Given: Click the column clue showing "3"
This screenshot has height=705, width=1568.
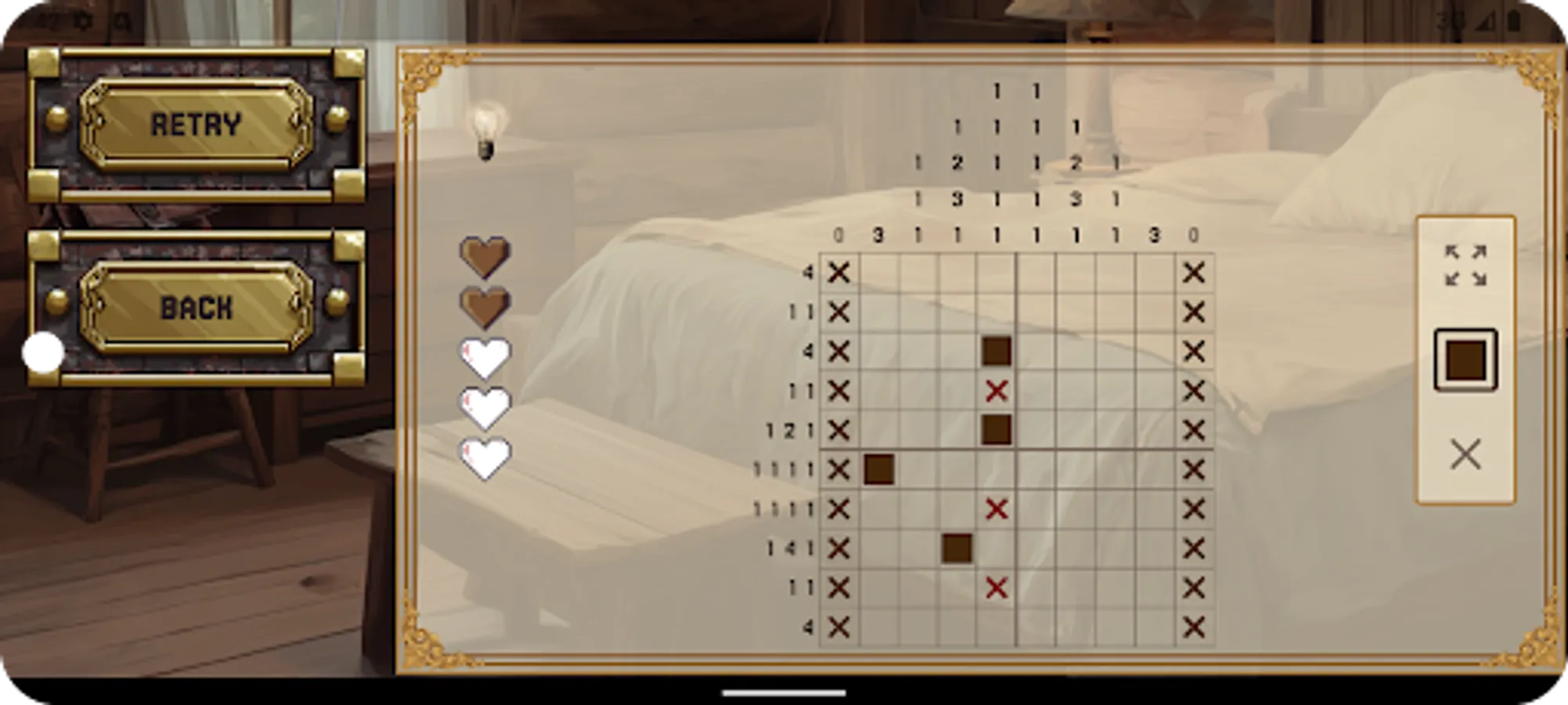Looking at the screenshot, I should (878, 233).
